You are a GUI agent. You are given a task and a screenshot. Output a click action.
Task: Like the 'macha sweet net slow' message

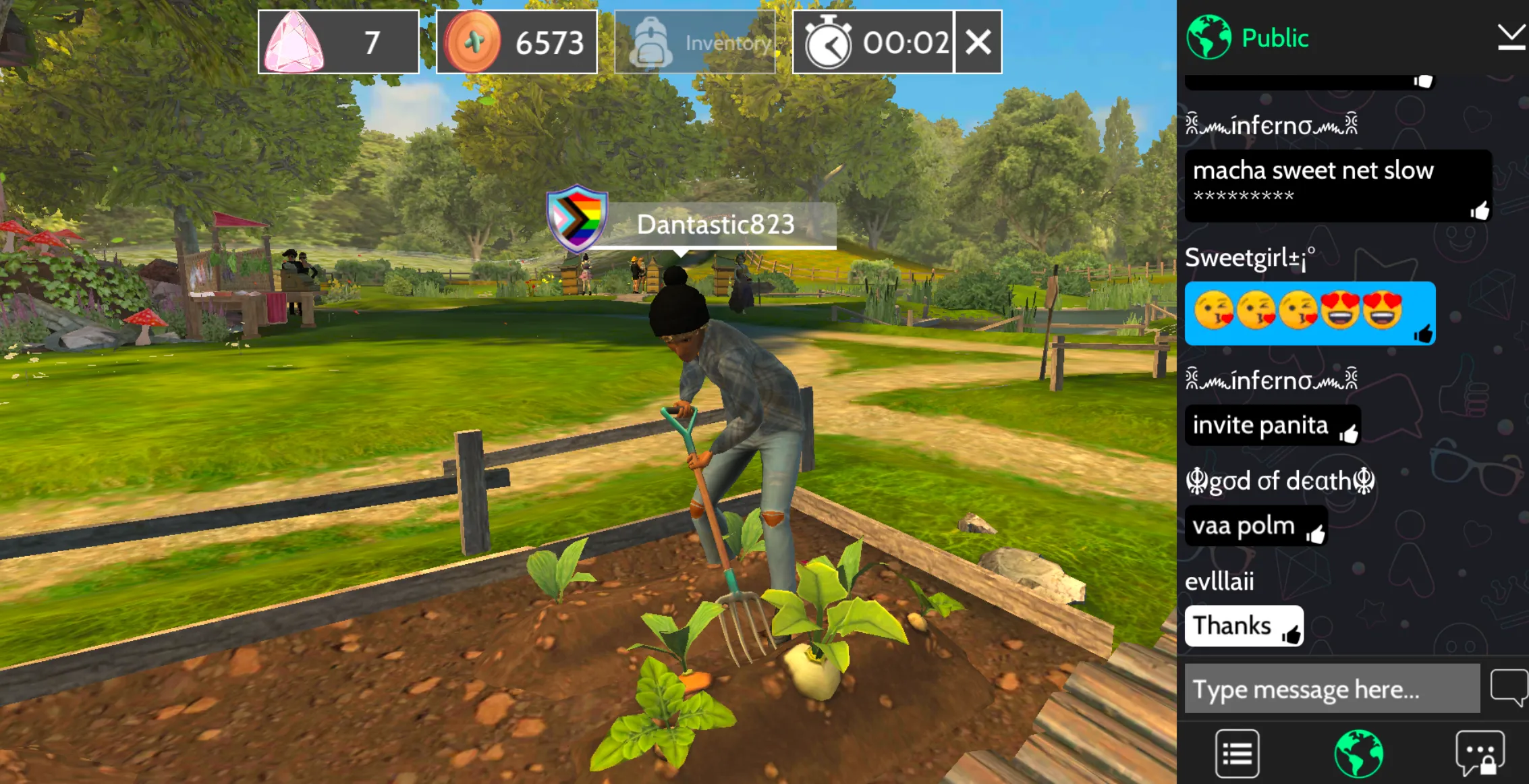pyautogui.click(x=1479, y=211)
